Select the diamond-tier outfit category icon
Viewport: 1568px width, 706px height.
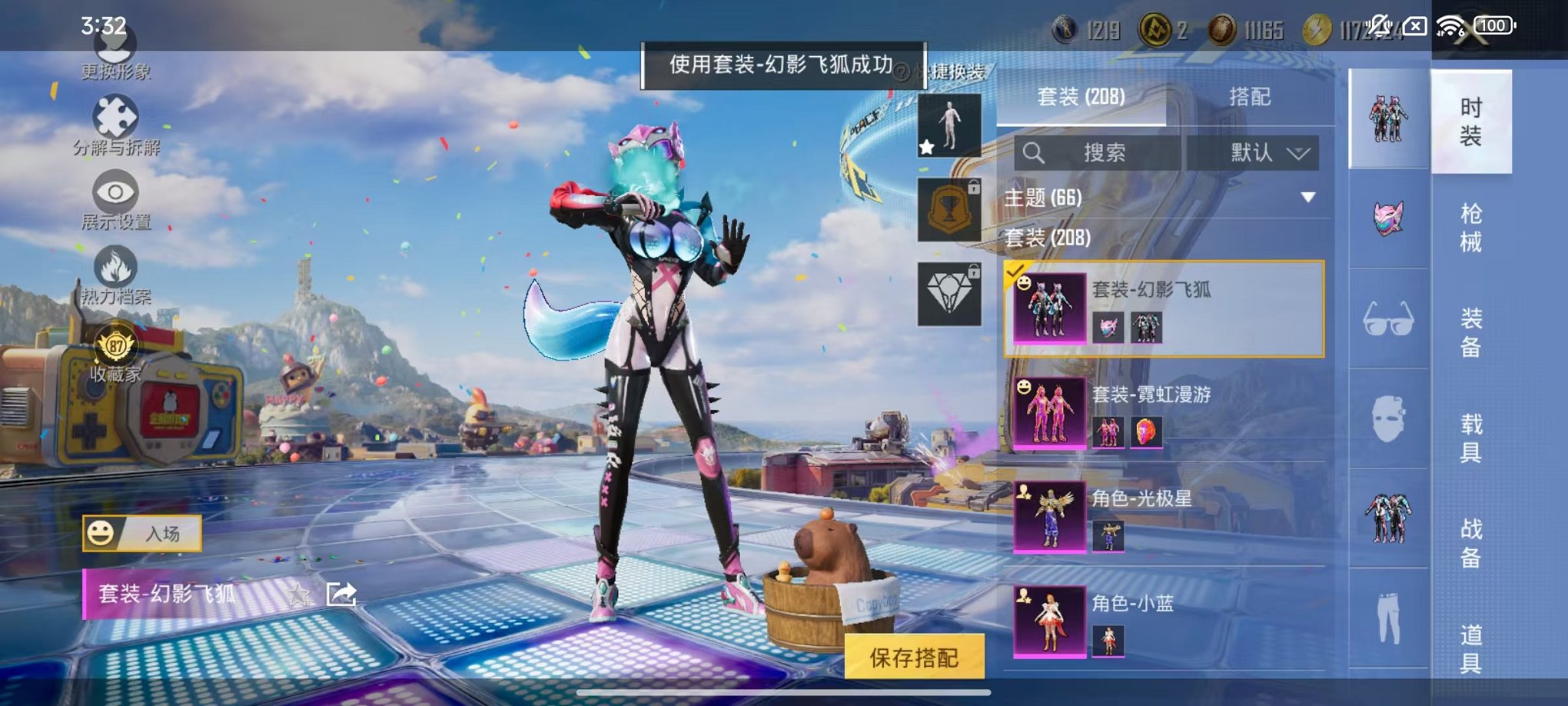948,291
